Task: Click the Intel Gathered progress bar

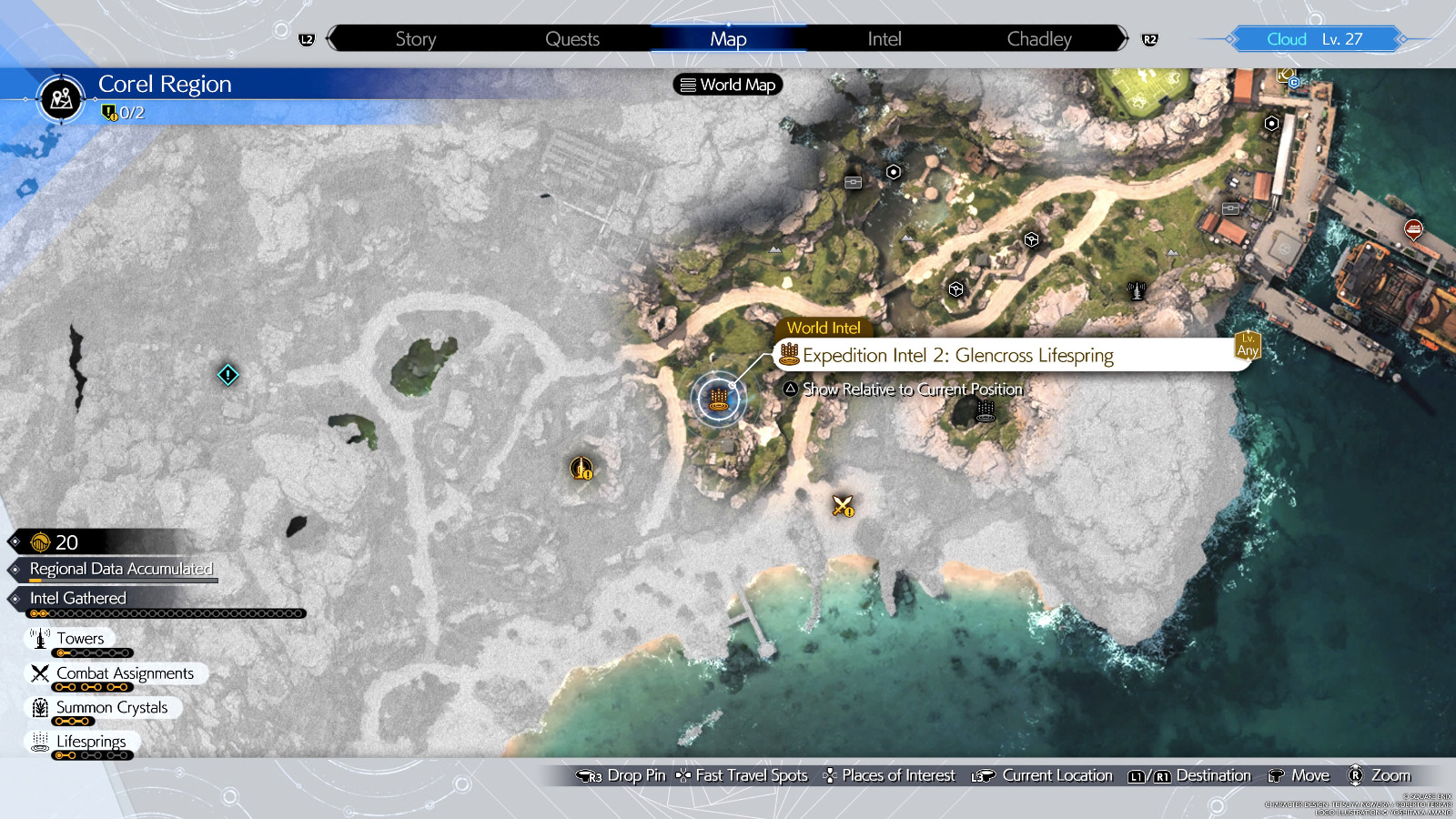Action: 168,612
